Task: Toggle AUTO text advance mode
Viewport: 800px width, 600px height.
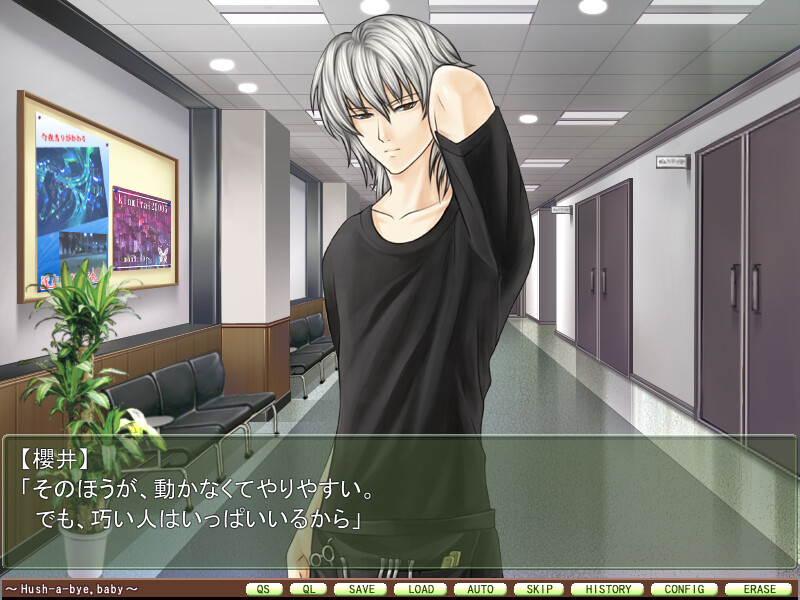Action: [480, 589]
